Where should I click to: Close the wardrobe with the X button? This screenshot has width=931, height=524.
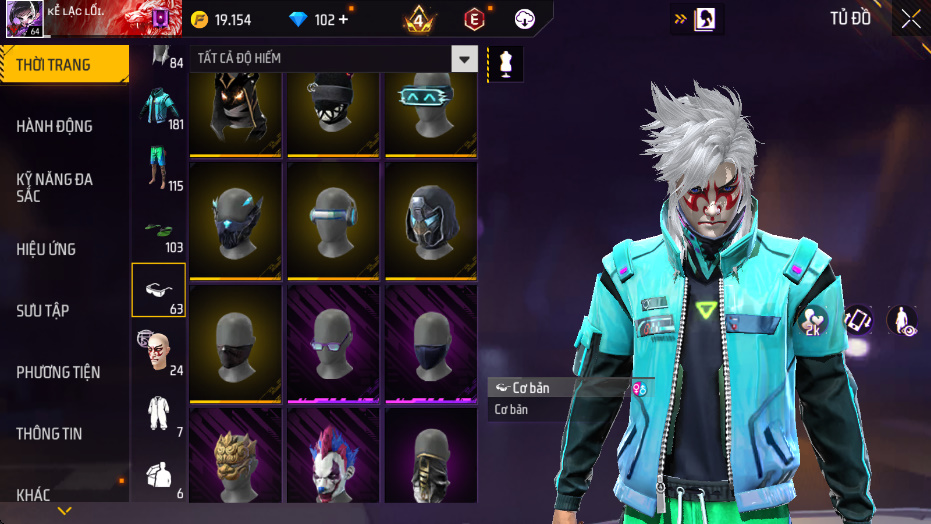(911, 19)
